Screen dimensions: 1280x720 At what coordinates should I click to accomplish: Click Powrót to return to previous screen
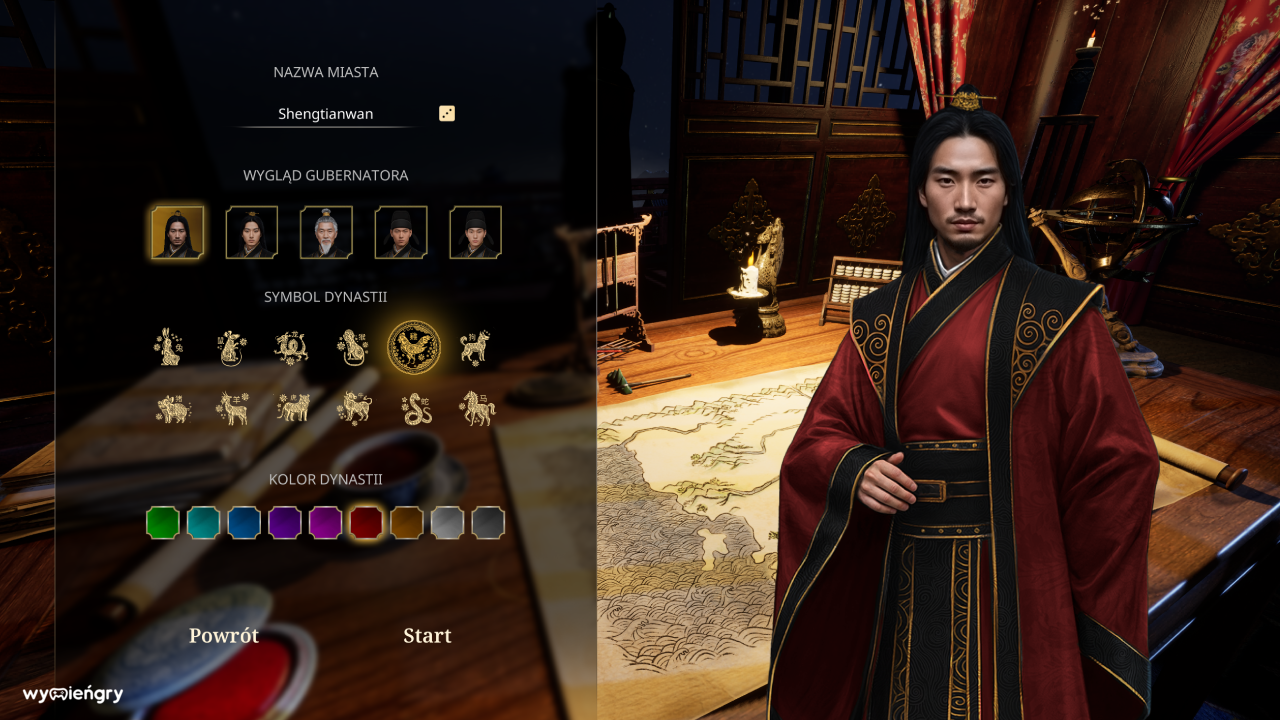pyautogui.click(x=224, y=635)
